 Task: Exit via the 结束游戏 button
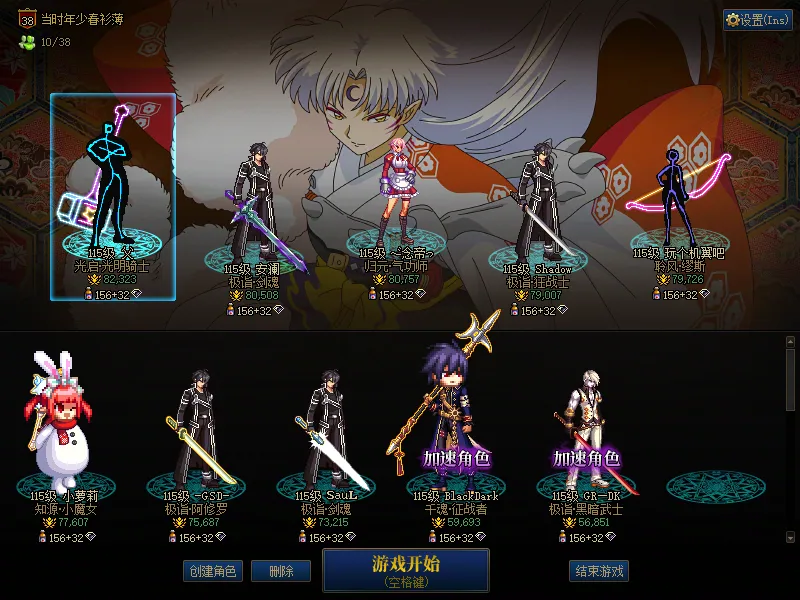[x=598, y=571]
